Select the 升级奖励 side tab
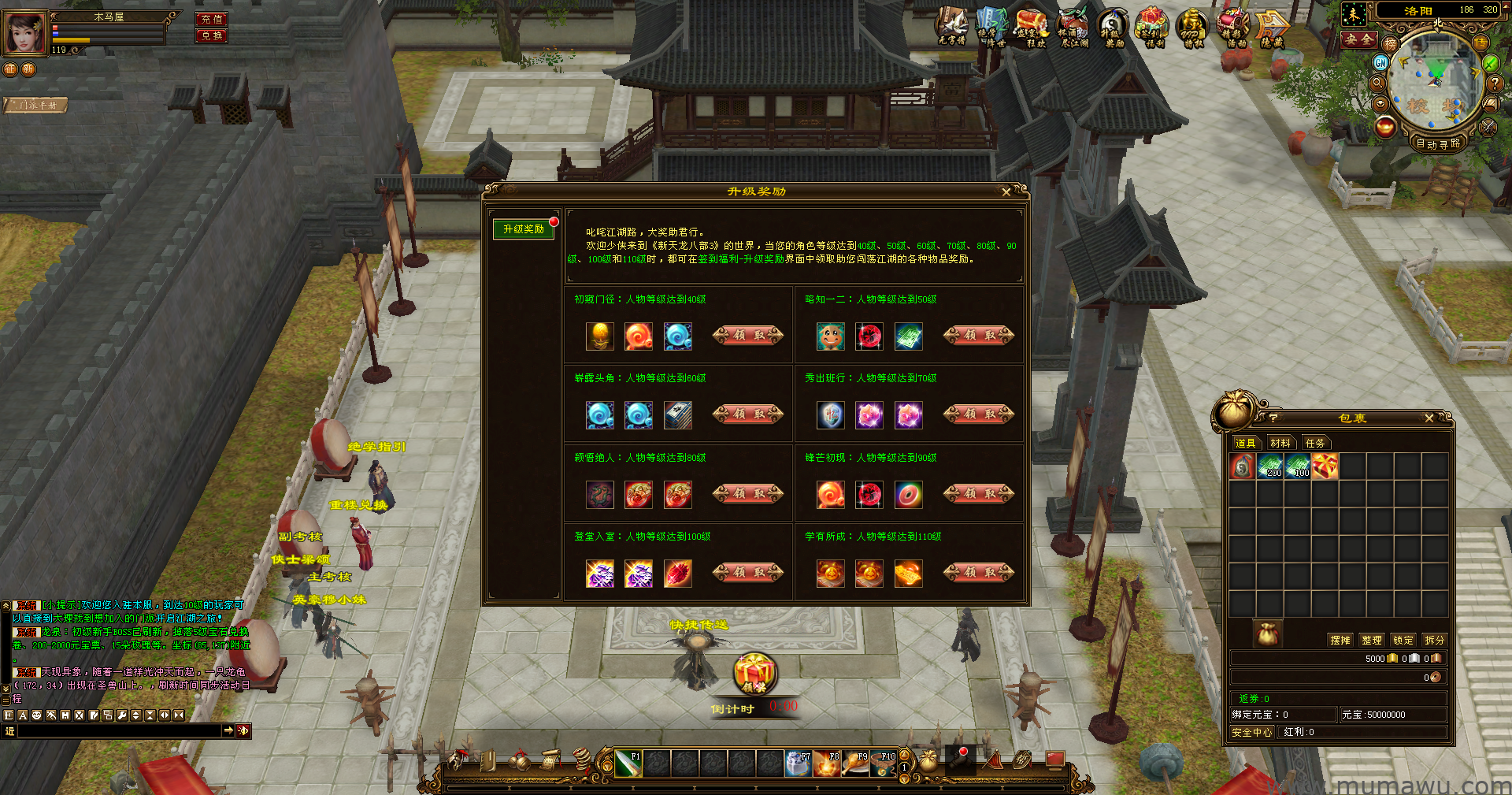 coord(524,229)
